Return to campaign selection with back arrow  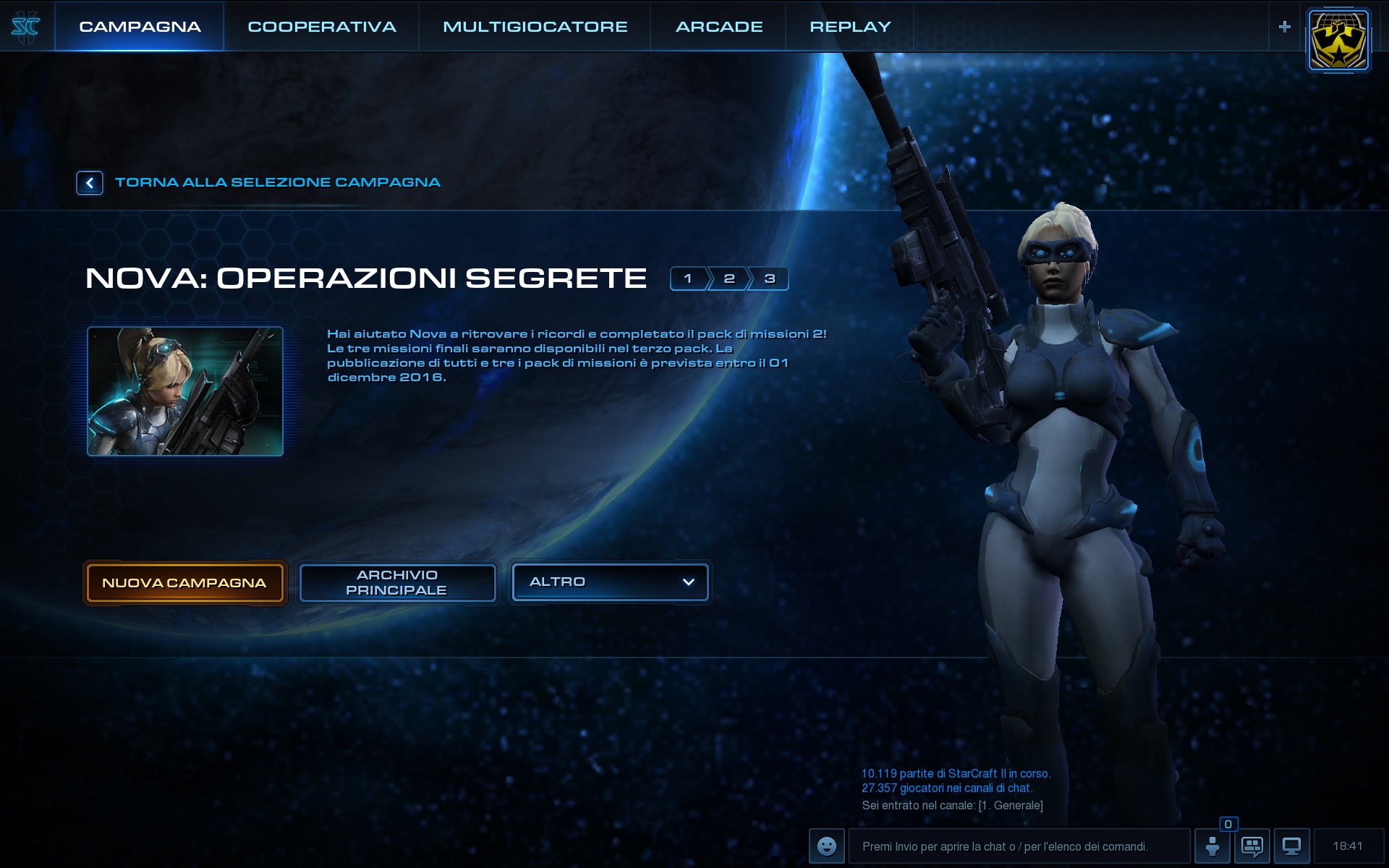coord(90,183)
